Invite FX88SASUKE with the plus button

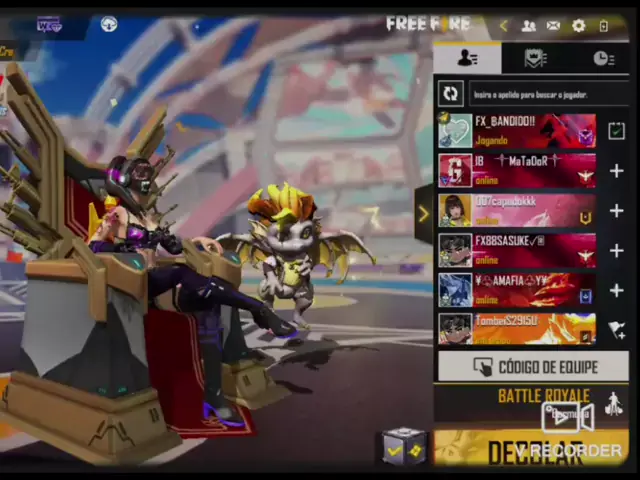(x=616, y=250)
